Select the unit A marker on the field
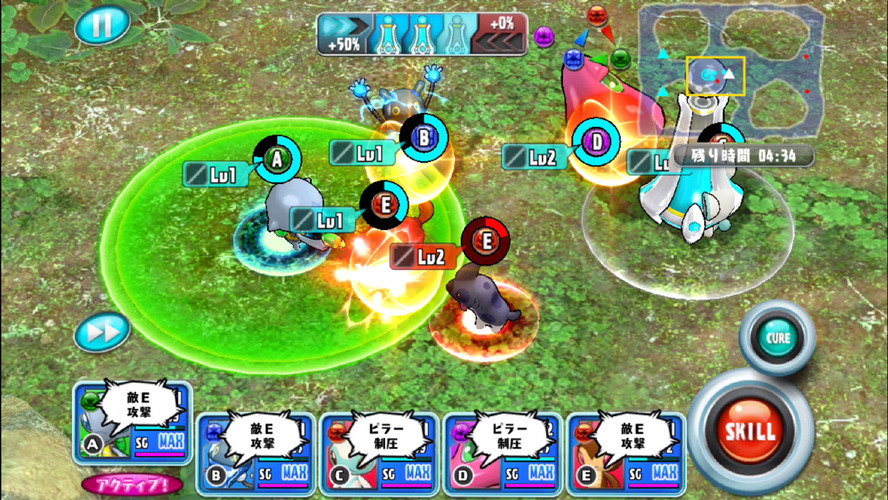This screenshot has height=500, width=888. pos(276,158)
